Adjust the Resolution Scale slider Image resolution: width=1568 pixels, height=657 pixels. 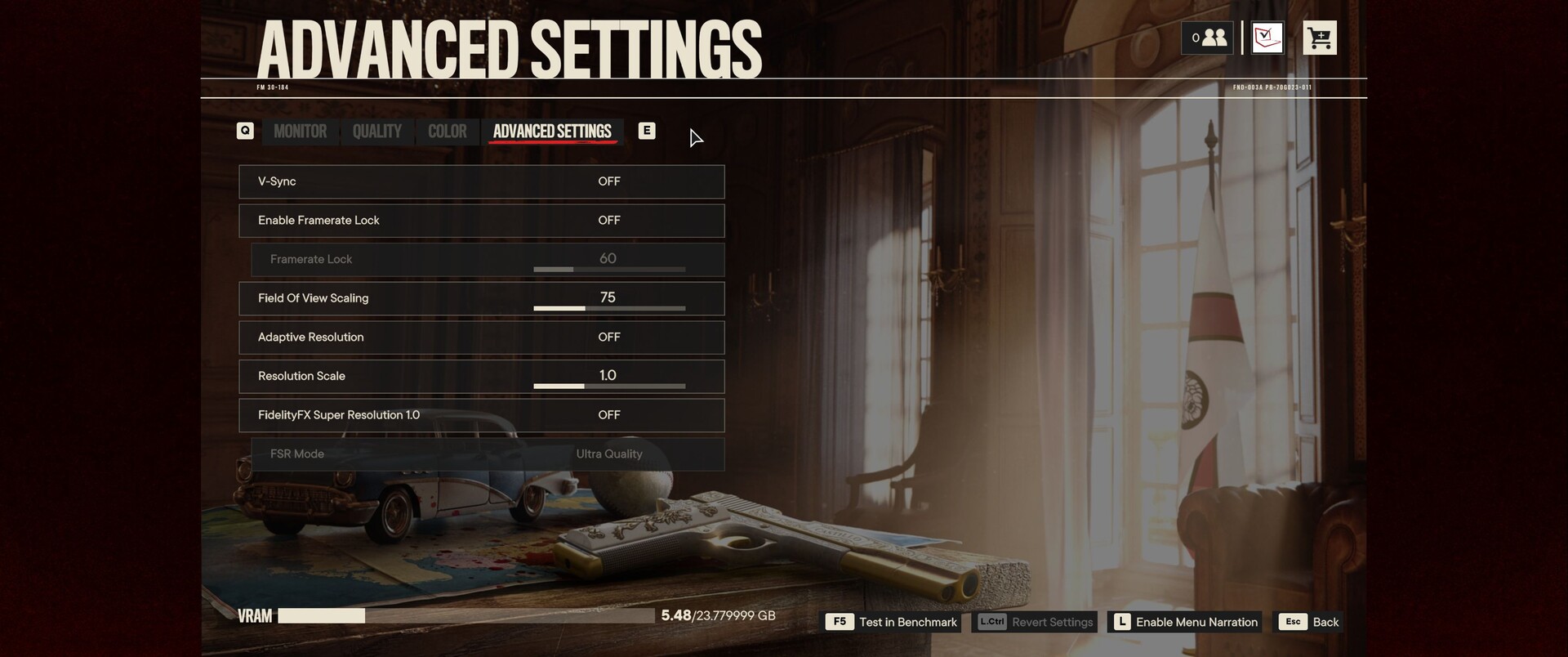click(x=608, y=386)
